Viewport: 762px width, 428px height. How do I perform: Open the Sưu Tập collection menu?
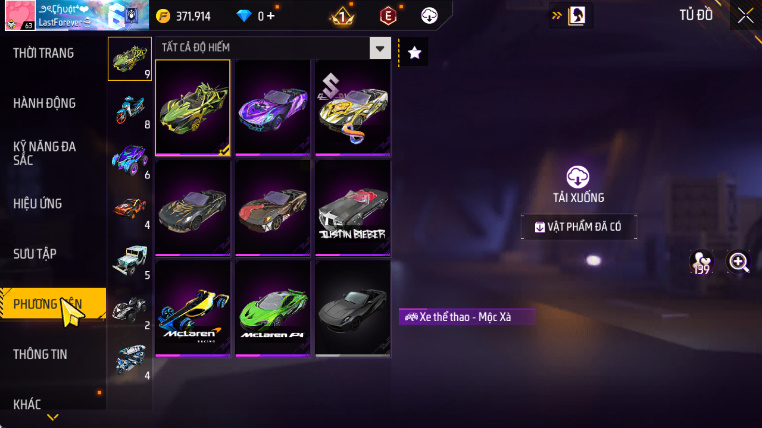click(35, 253)
